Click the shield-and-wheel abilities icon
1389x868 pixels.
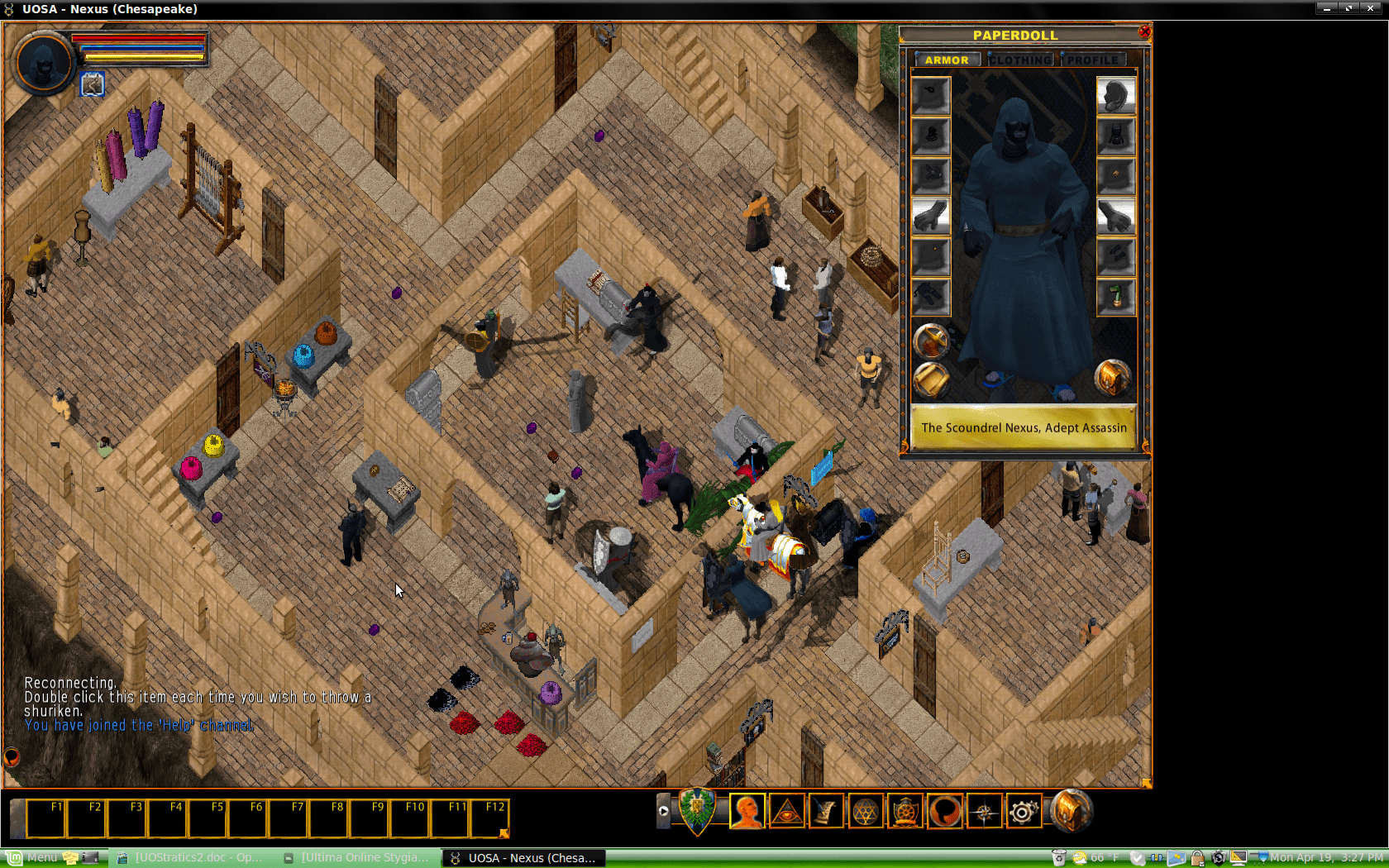[905, 811]
